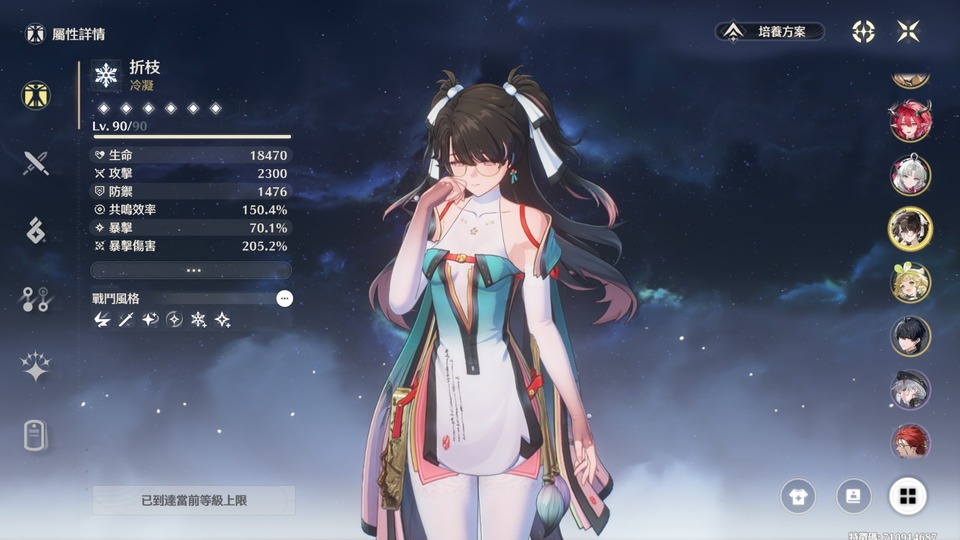The image size is (960, 540).
Task: Expand the full stats list with dots bar
Action: pyautogui.click(x=191, y=270)
